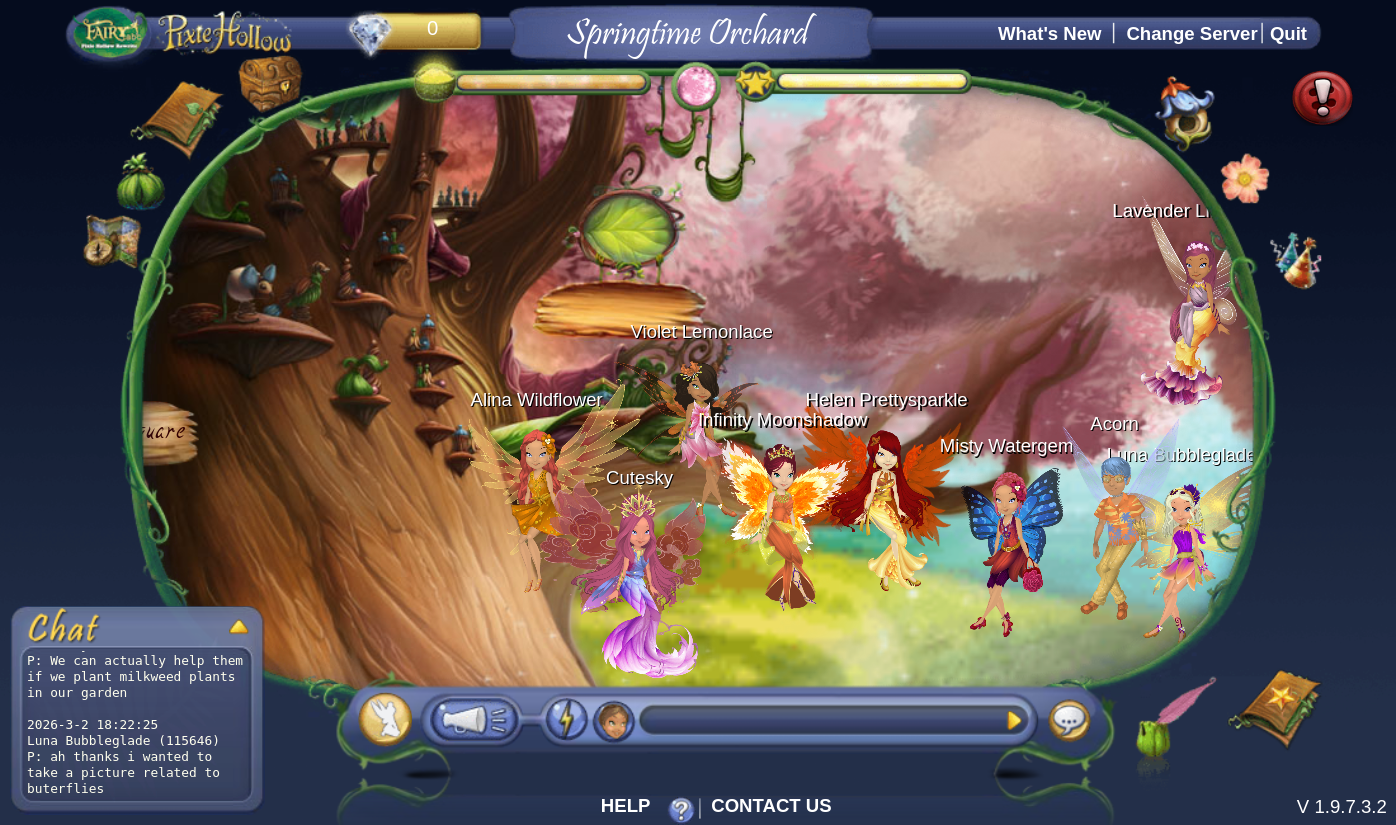Image resolution: width=1396 pixels, height=825 pixels.
Task: Collapse the Chat panel with the arrow
Action: click(x=238, y=627)
